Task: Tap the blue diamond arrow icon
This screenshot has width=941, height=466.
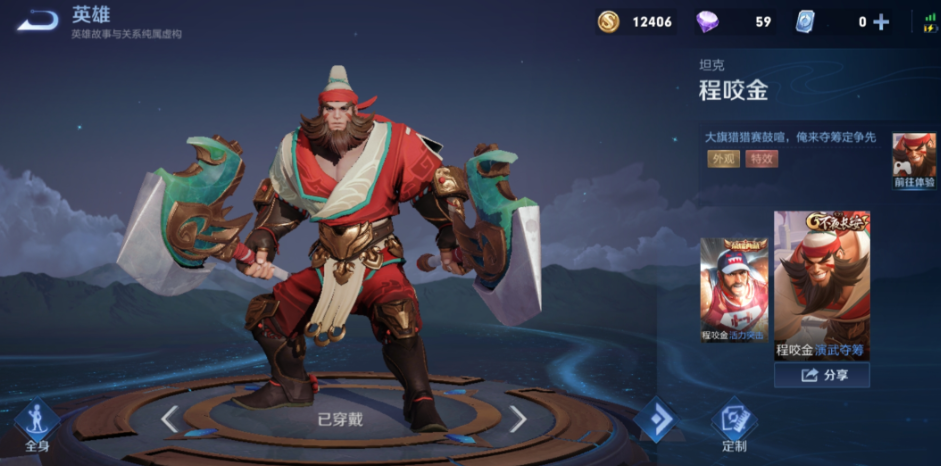Action: (658, 419)
